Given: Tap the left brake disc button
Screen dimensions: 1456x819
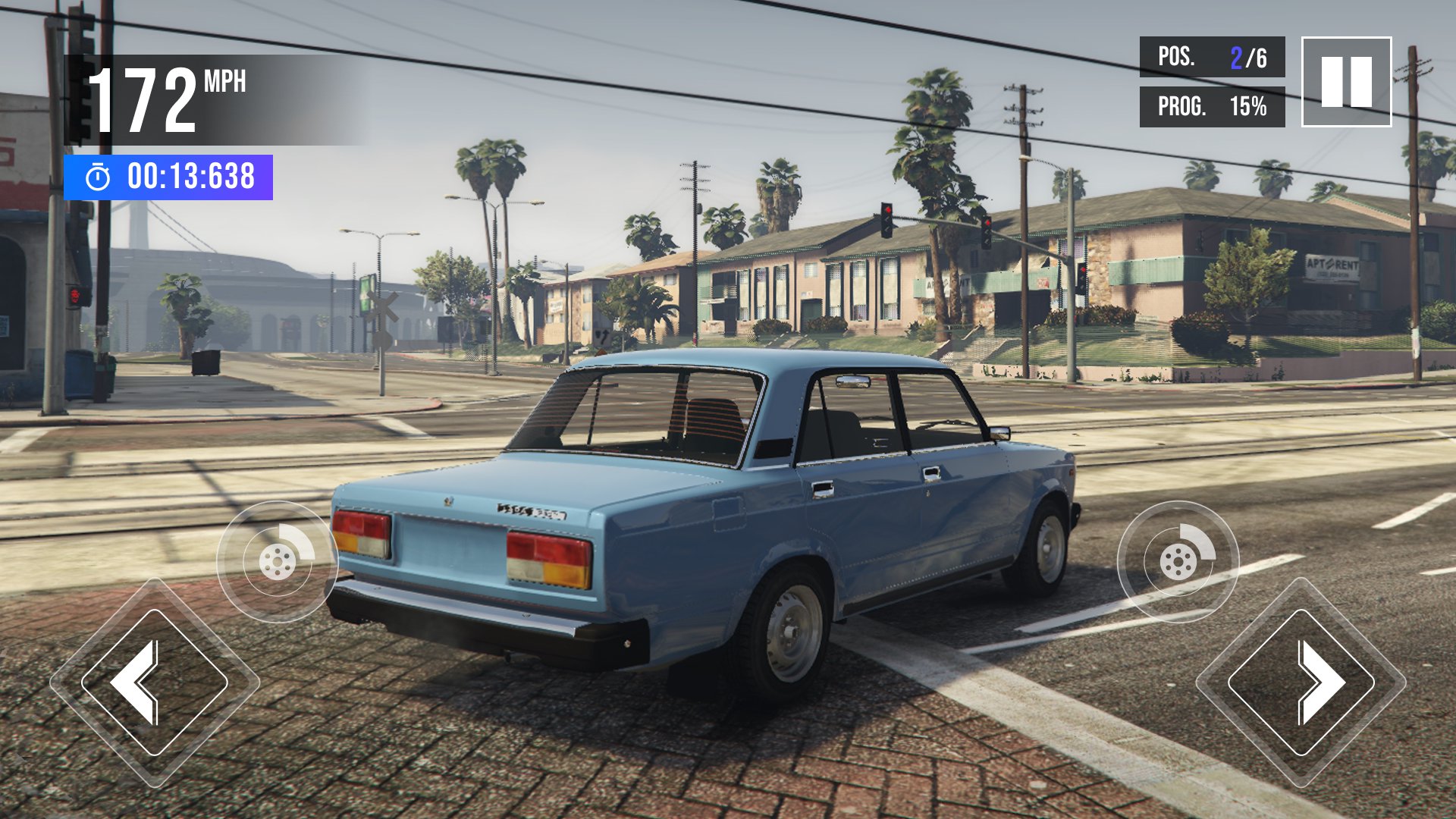Looking at the screenshot, I should (277, 561).
